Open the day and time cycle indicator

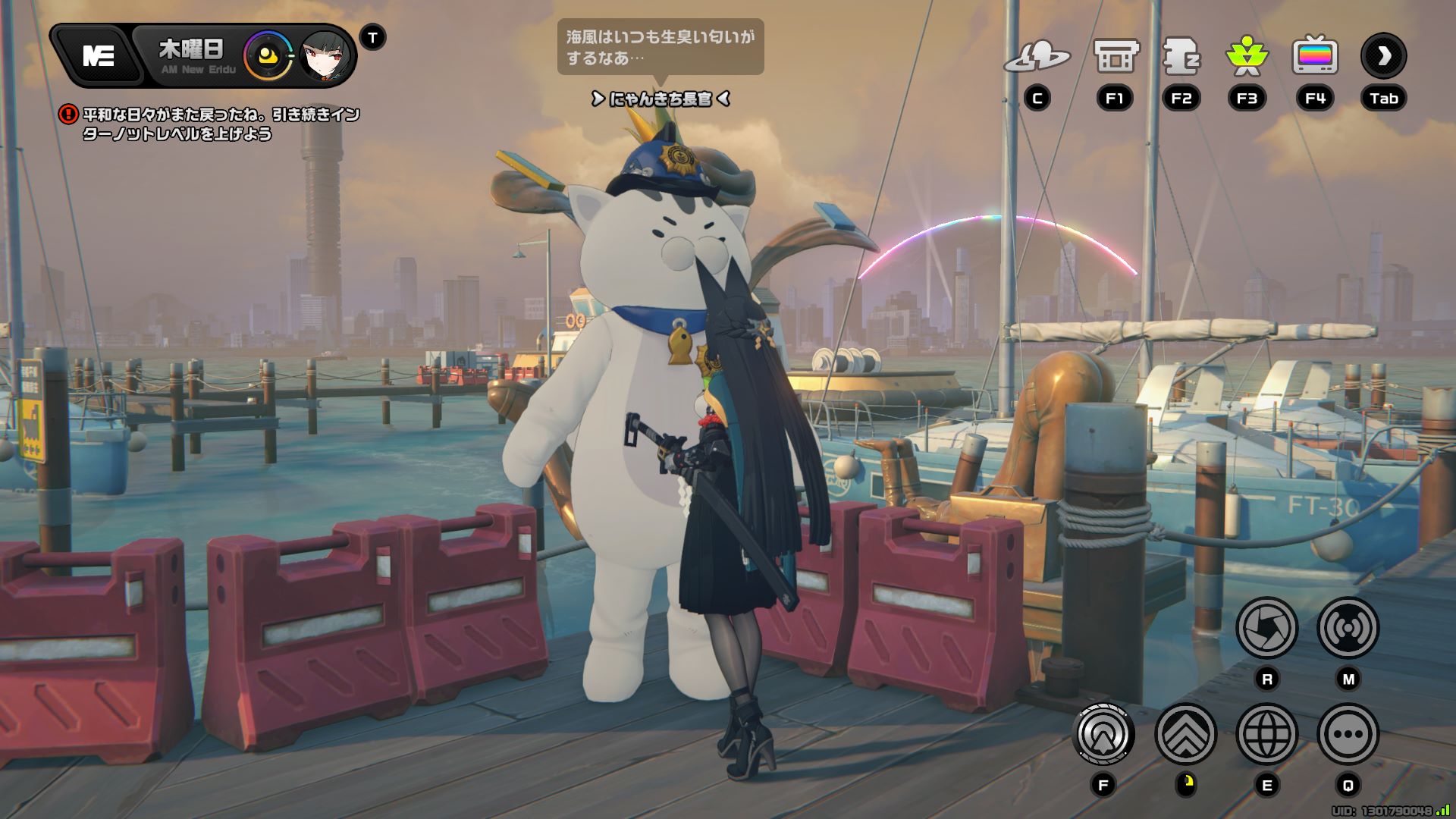click(268, 57)
